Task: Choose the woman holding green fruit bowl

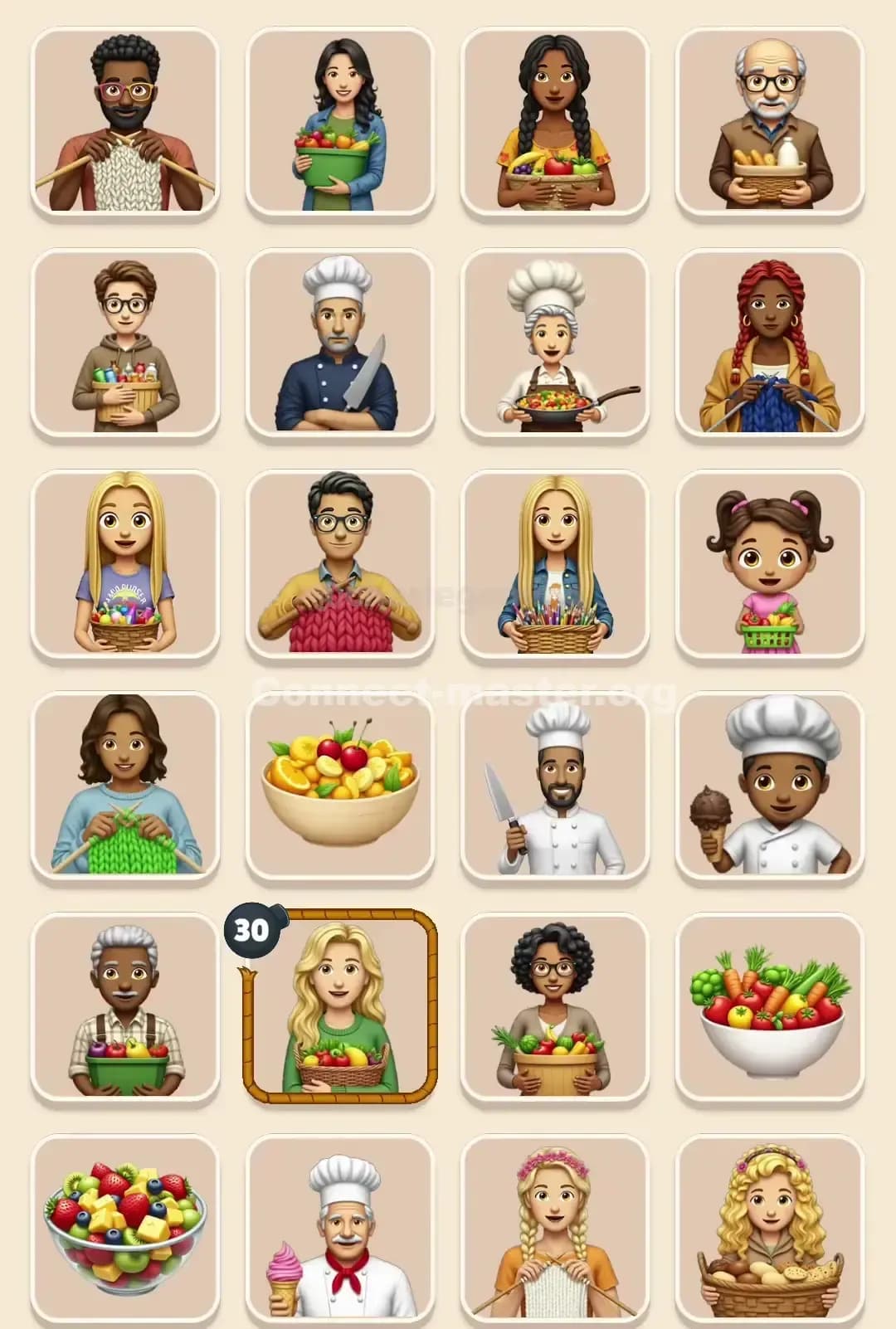Action: click(340, 121)
